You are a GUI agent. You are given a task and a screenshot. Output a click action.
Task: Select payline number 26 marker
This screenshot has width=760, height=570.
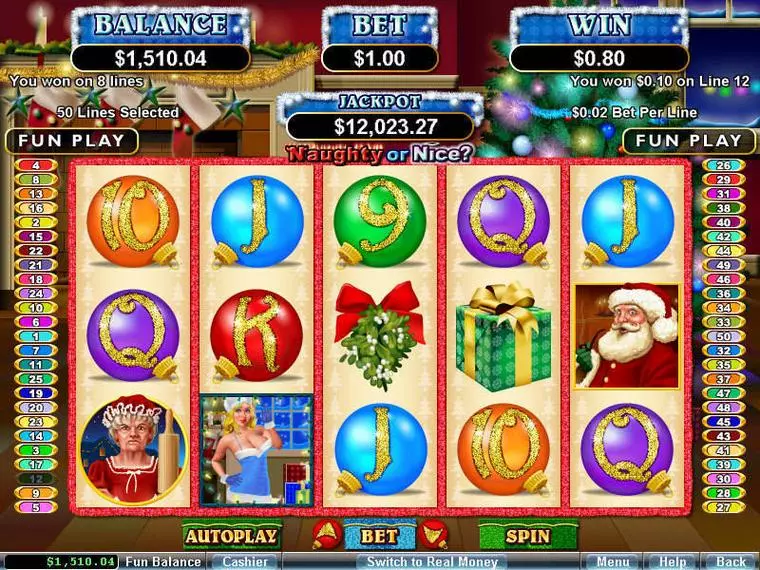point(723,165)
